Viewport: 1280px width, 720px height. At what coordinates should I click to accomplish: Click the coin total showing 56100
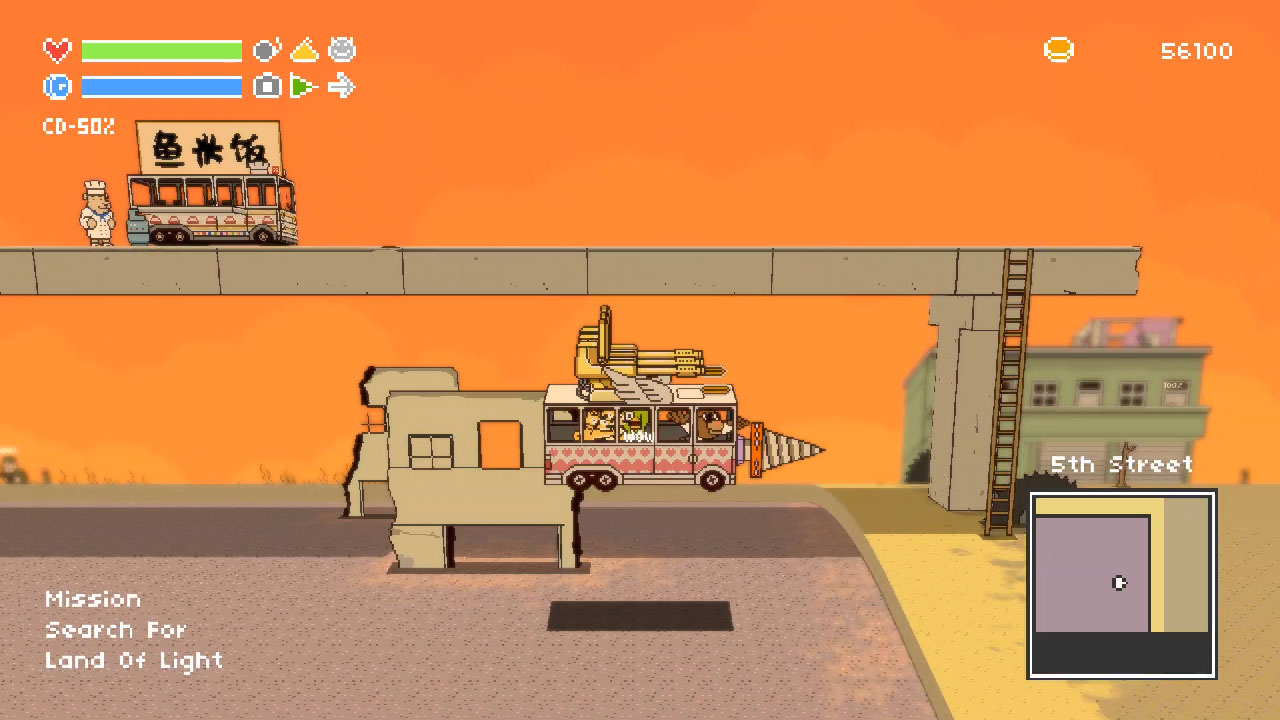pos(1196,52)
